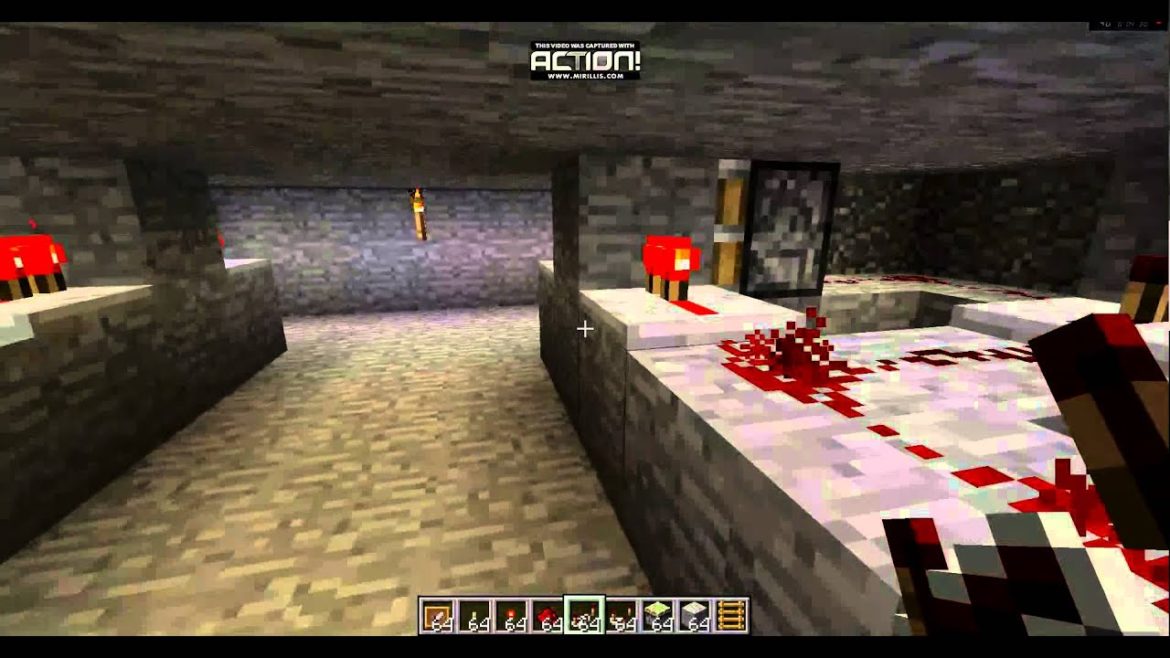Select the item frame hotbar slot
The width and height of the screenshot is (1170, 658).
coord(437,615)
